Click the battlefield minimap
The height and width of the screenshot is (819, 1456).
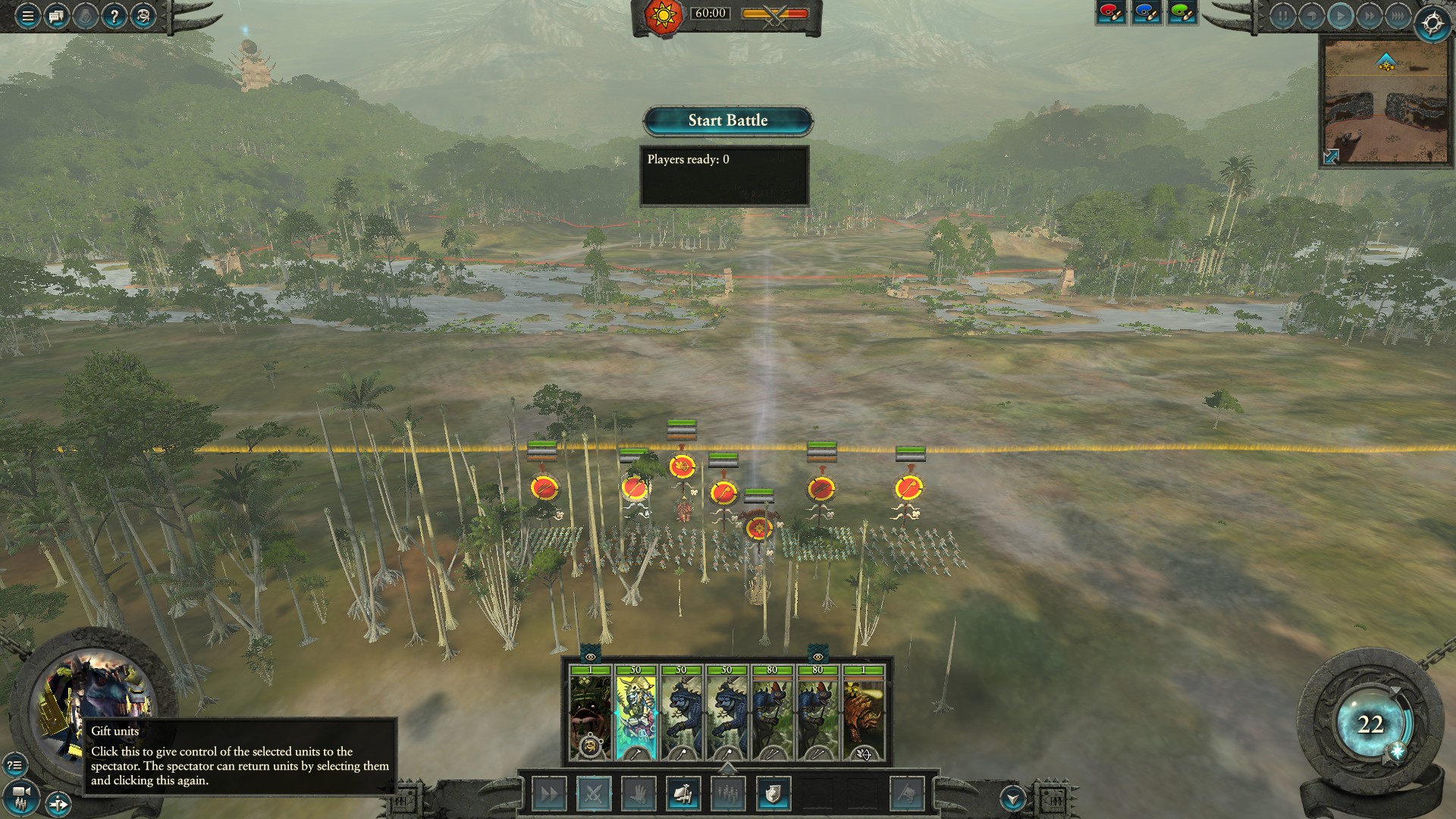[x=1385, y=106]
